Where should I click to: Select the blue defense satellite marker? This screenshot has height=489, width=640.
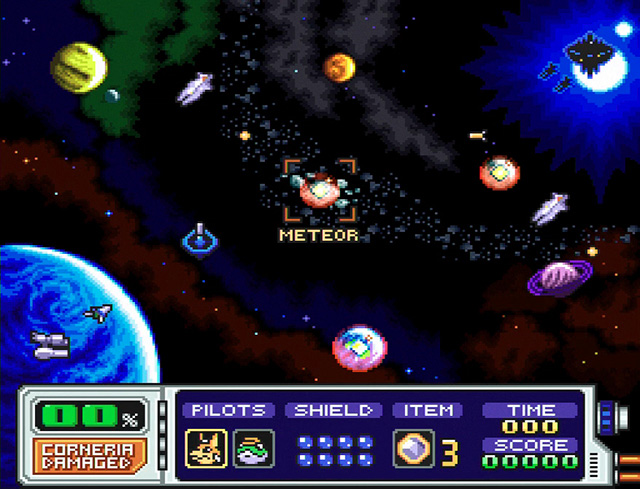pyautogui.click(x=200, y=239)
